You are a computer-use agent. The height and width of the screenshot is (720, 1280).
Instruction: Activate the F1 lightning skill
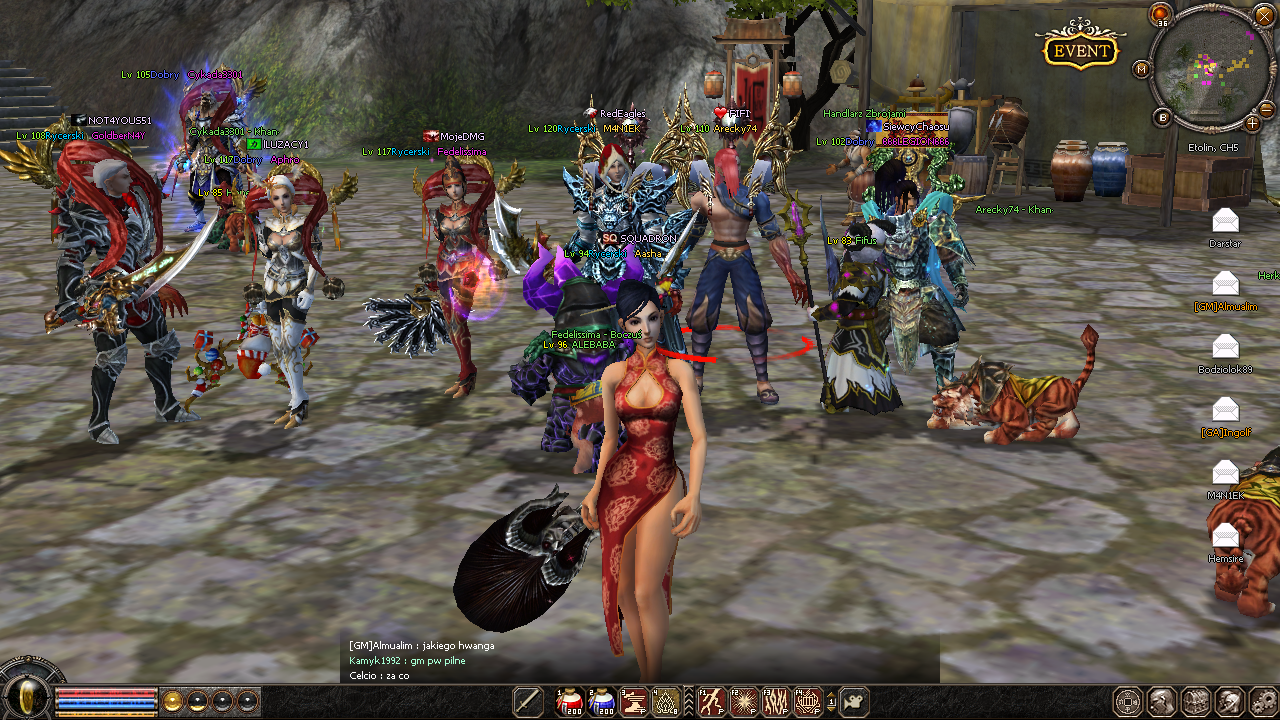(x=712, y=702)
